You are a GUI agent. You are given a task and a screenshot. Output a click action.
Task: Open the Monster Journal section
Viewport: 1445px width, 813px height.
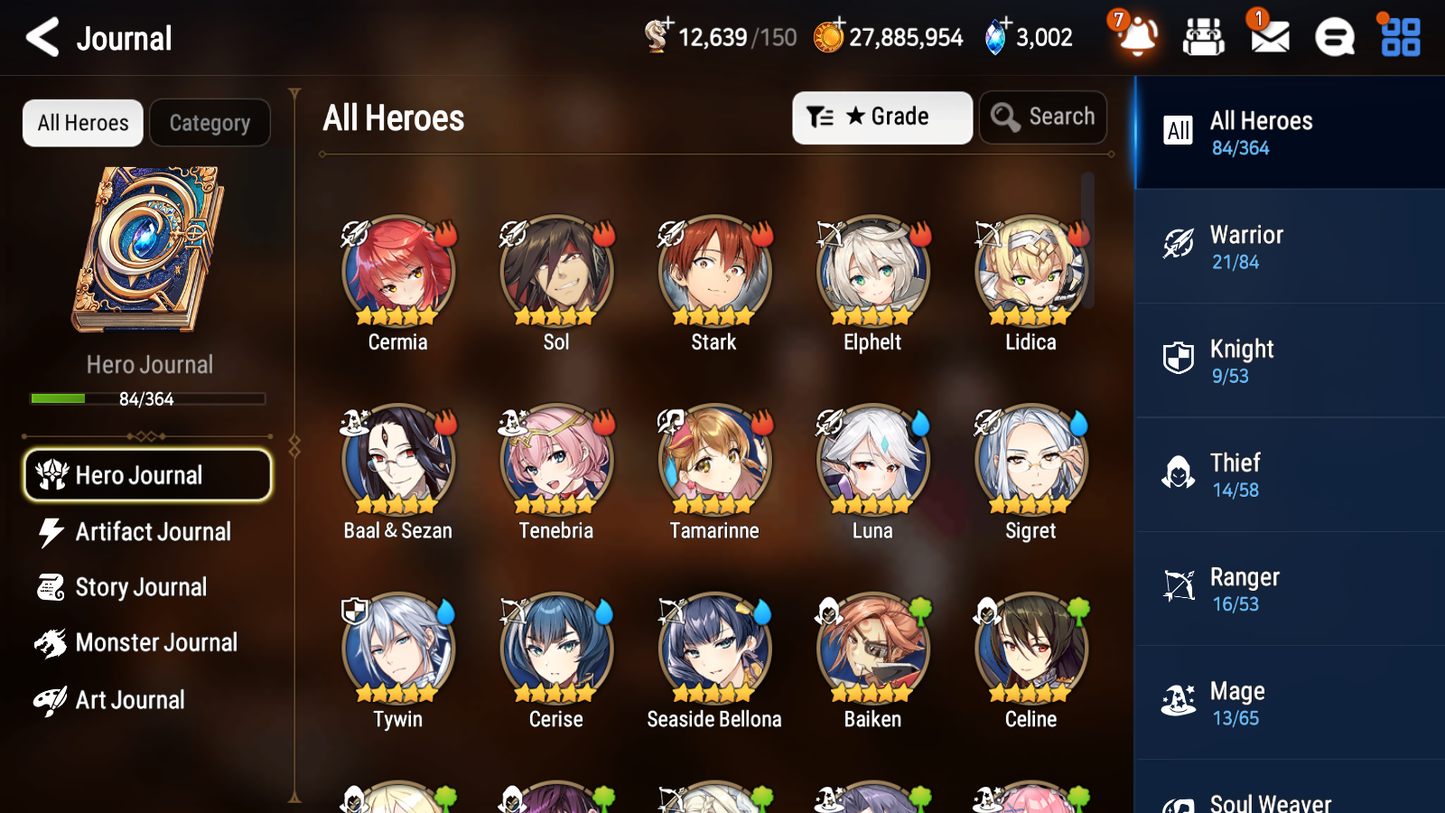tap(156, 643)
